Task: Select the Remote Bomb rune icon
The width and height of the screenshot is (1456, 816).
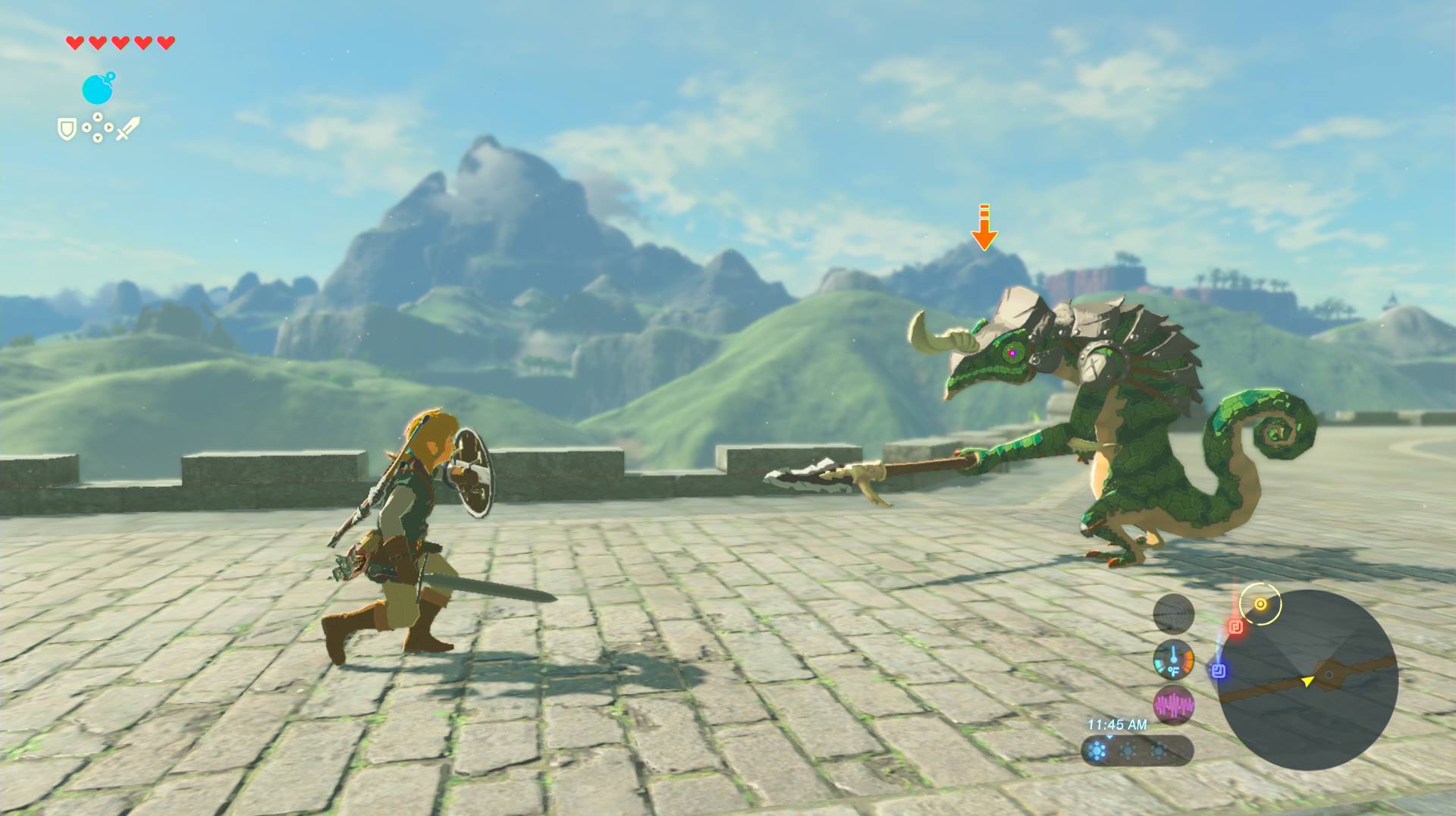Action: (99, 89)
